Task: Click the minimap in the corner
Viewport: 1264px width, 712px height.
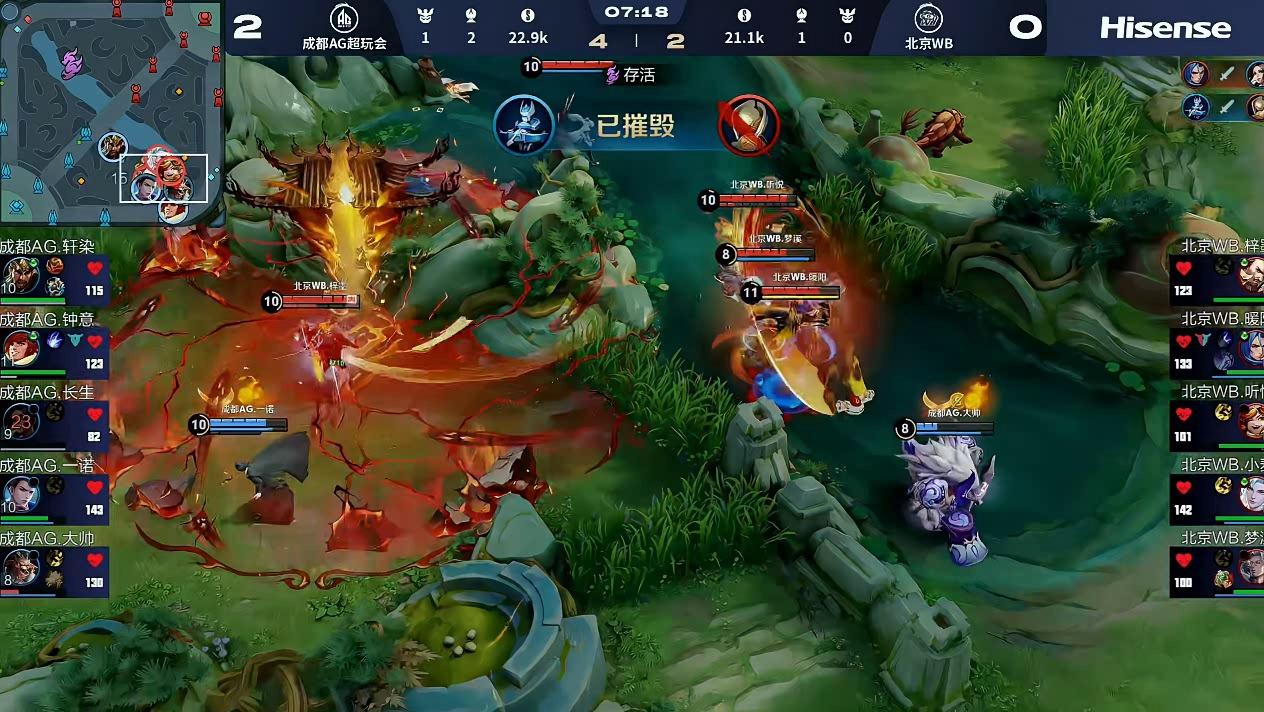Action: (111, 111)
